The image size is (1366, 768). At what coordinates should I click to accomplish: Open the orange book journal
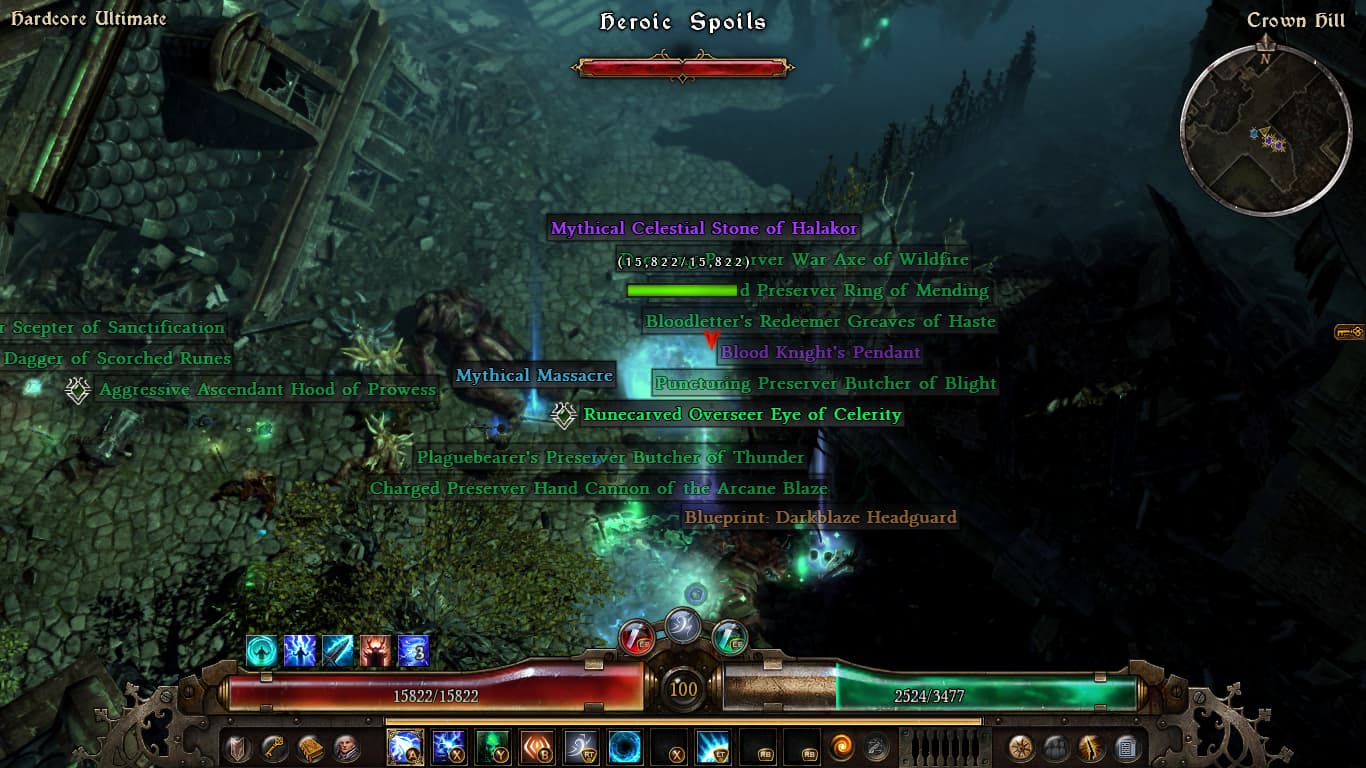click(309, 747)
